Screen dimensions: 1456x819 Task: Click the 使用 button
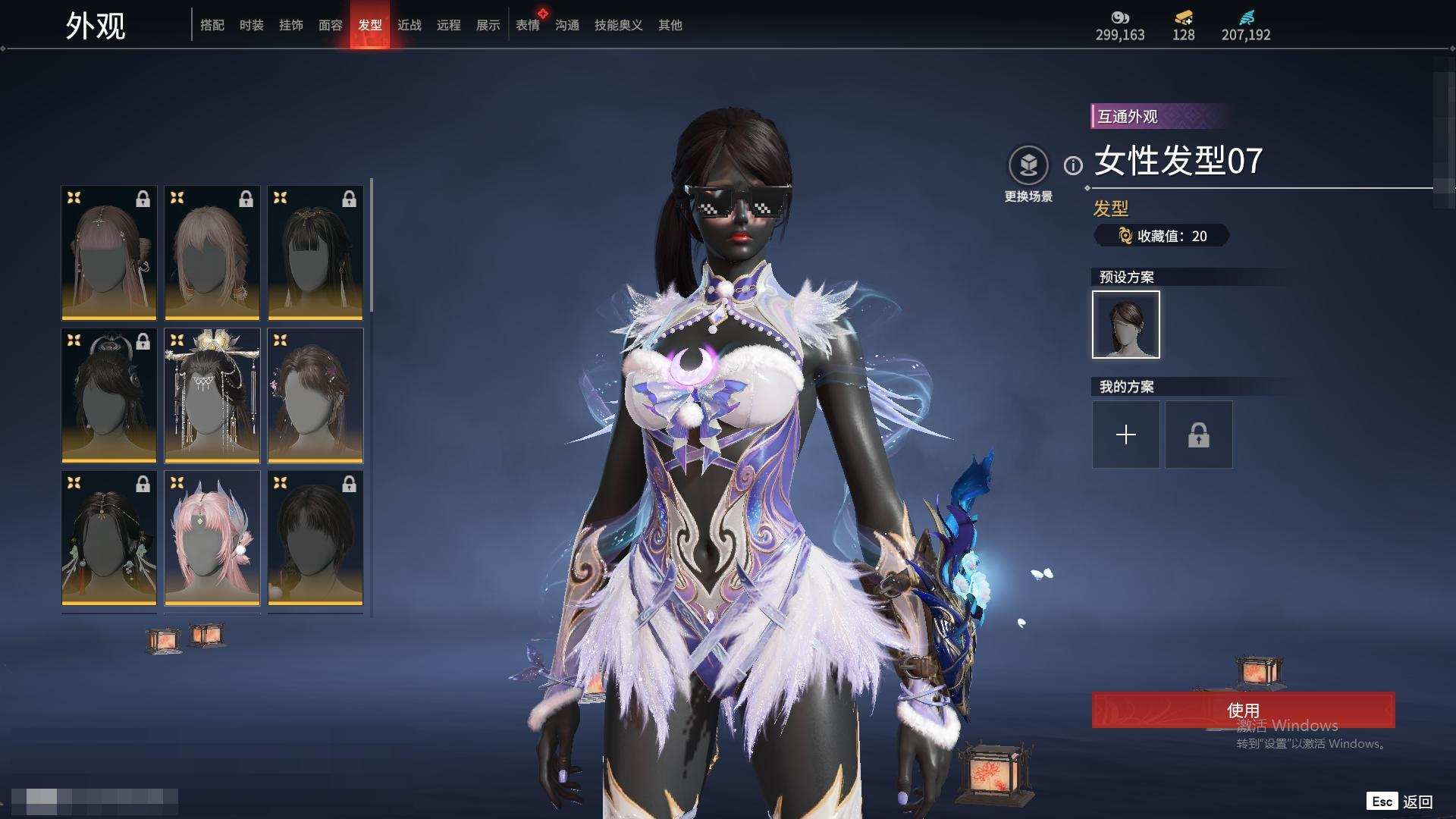pyautogui.click(x=1242, y=710)
